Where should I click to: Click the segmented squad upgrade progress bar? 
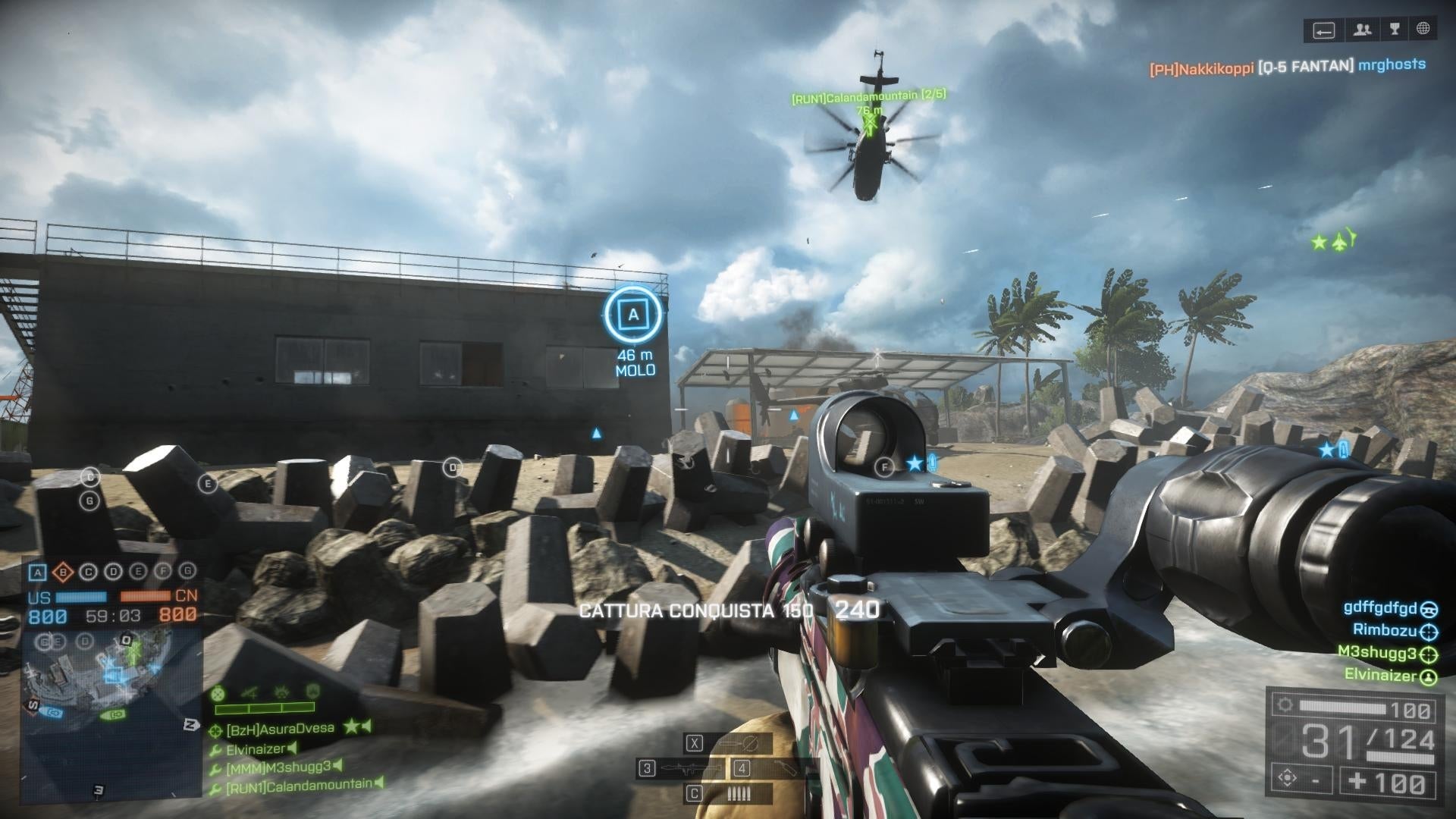[x=264, y=708]
